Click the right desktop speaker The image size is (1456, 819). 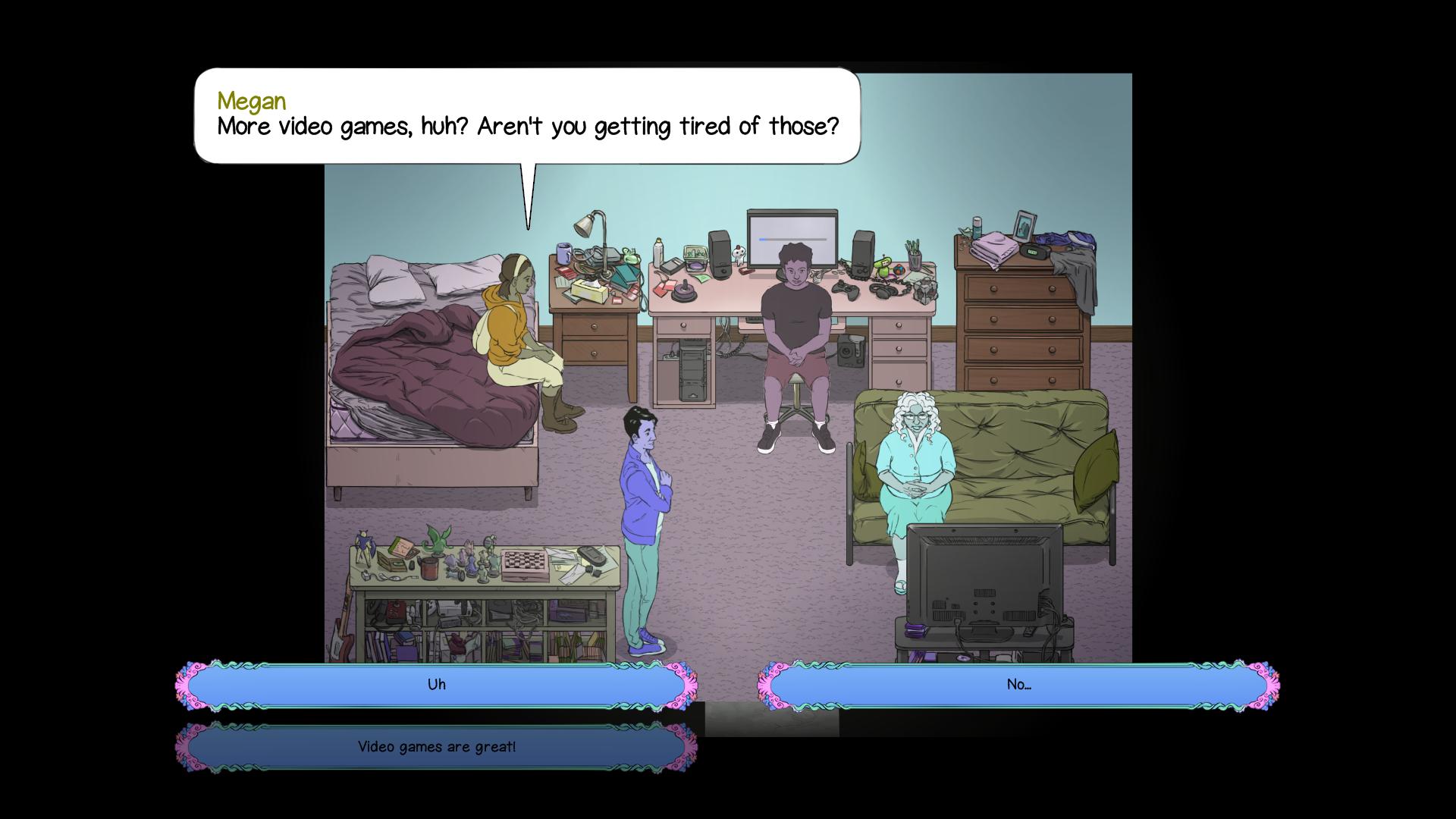pyautogui.click(x=862, y=253)
